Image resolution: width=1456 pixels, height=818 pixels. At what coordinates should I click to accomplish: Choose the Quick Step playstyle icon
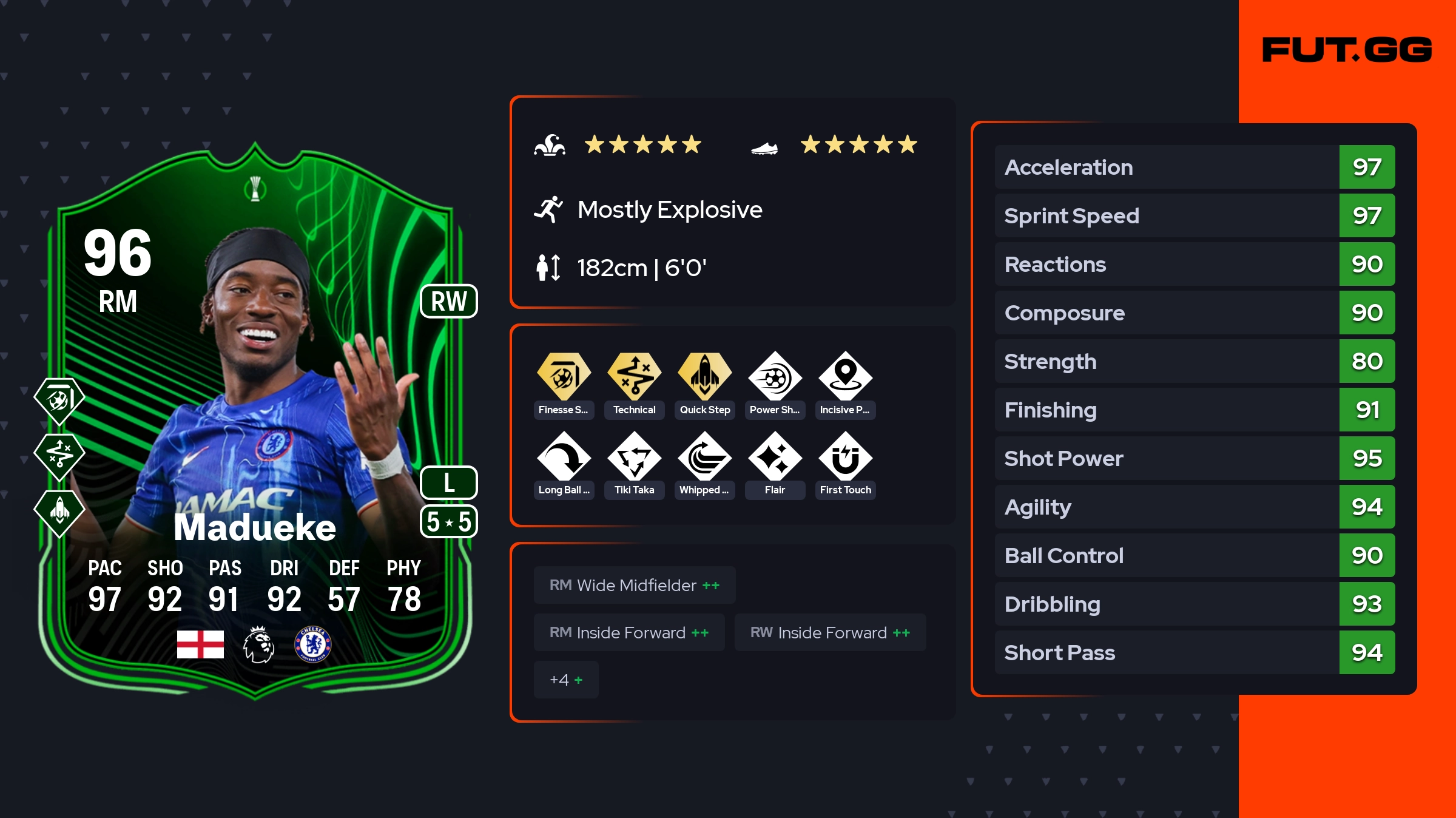[704, 377]
